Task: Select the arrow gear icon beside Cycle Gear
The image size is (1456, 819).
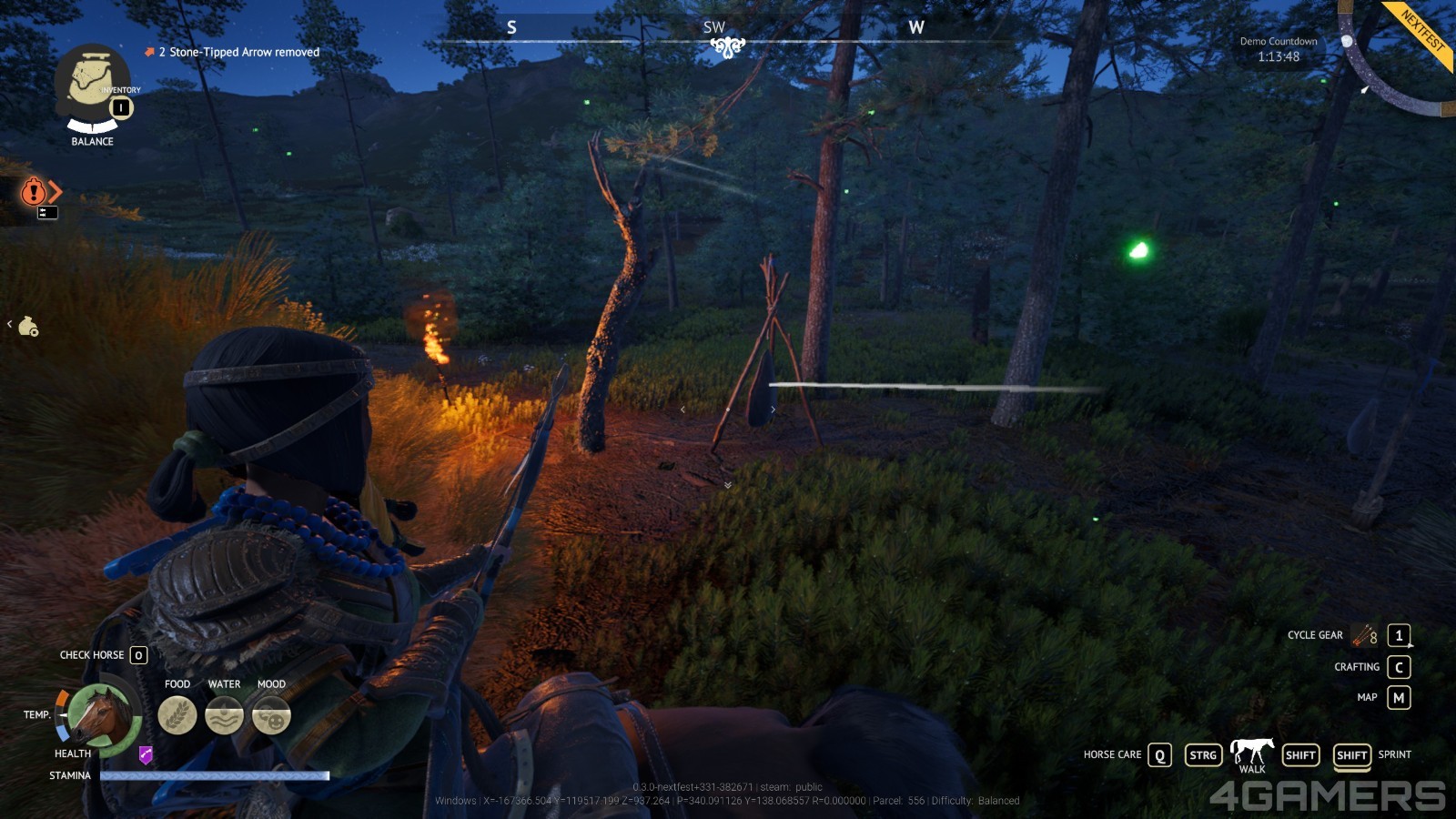Action: [x=1365, y=635]
